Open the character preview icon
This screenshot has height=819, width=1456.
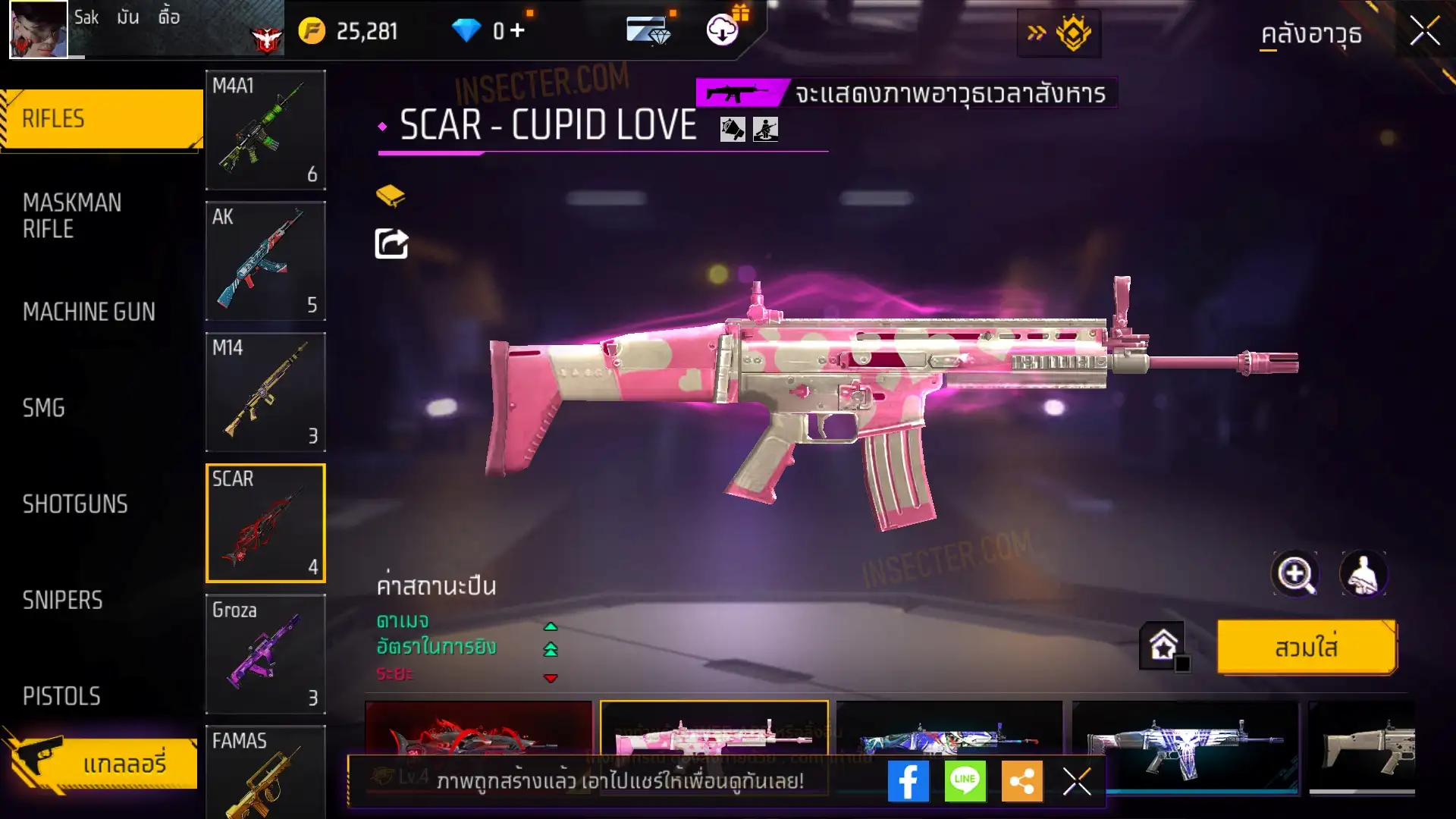[1363, 574]
